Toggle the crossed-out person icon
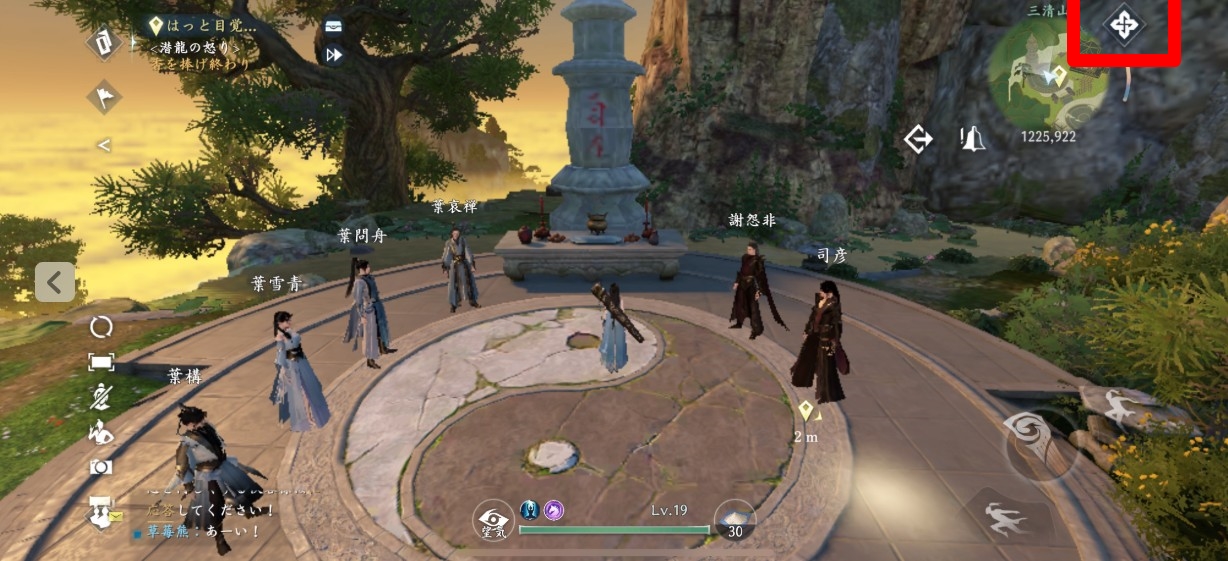1228x561 pixels. [101, 397]
